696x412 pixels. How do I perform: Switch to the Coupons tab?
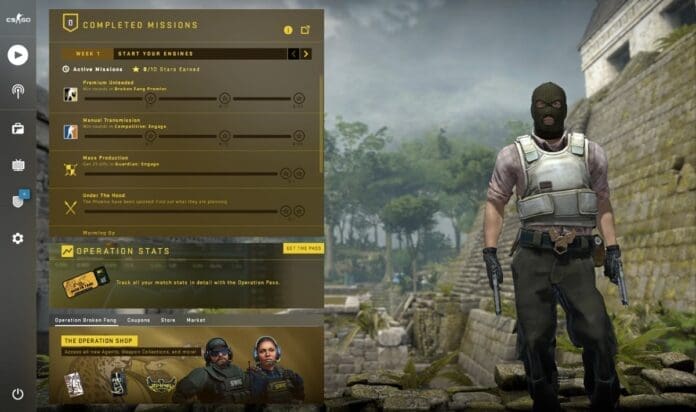[138, 320]
